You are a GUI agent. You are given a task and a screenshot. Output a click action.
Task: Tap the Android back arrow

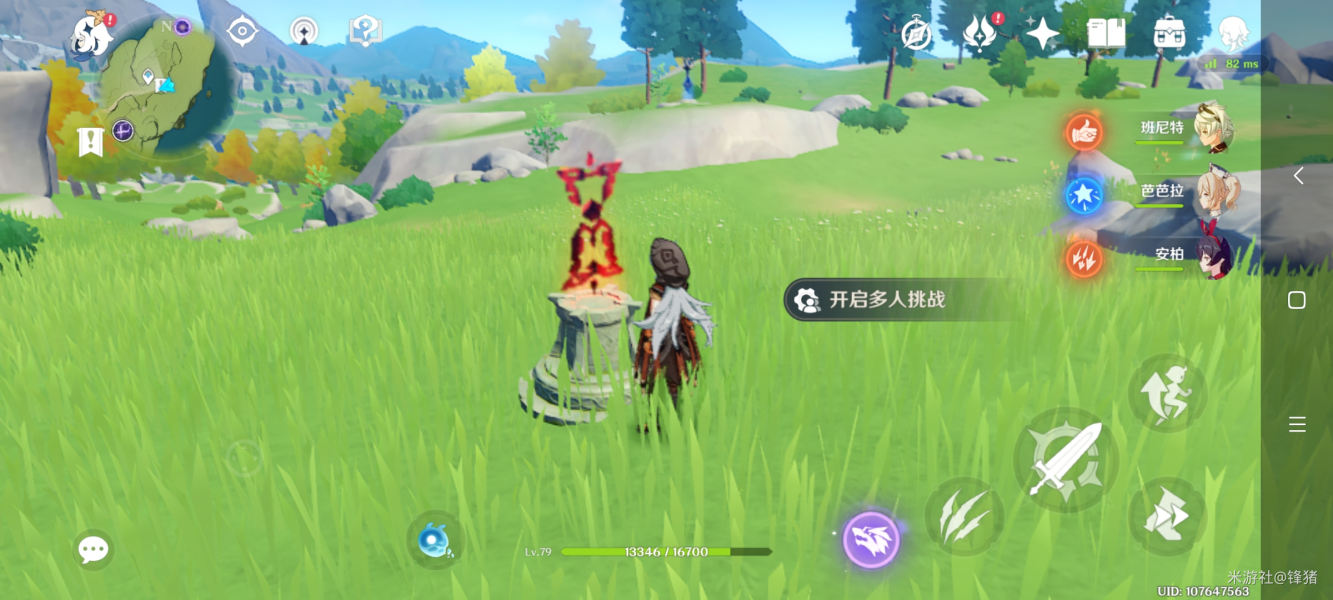(1297, 176)
